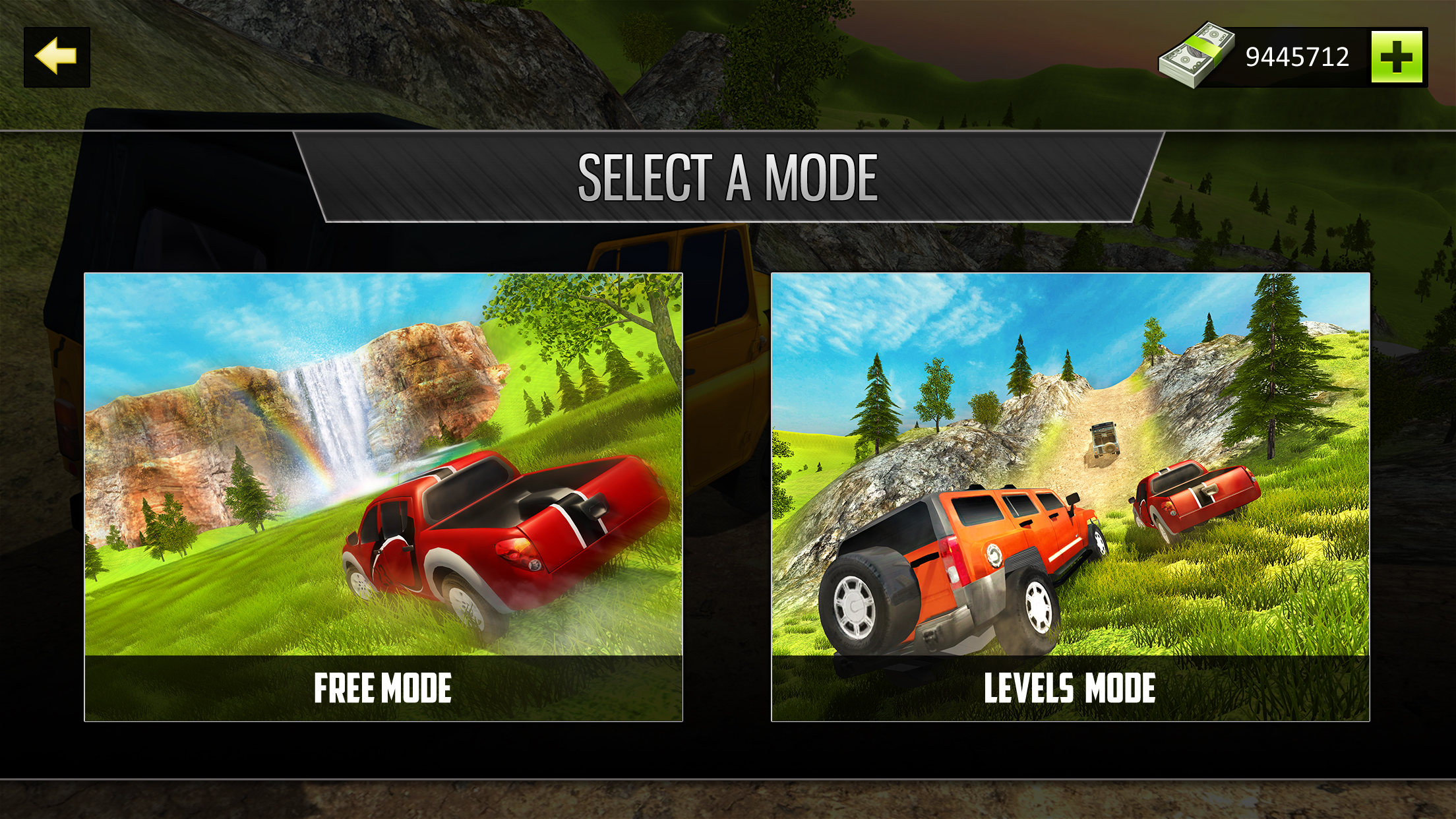1456x819 pixels.
Task: Choose the Free Mode tile
Action: tap(383, 497)
